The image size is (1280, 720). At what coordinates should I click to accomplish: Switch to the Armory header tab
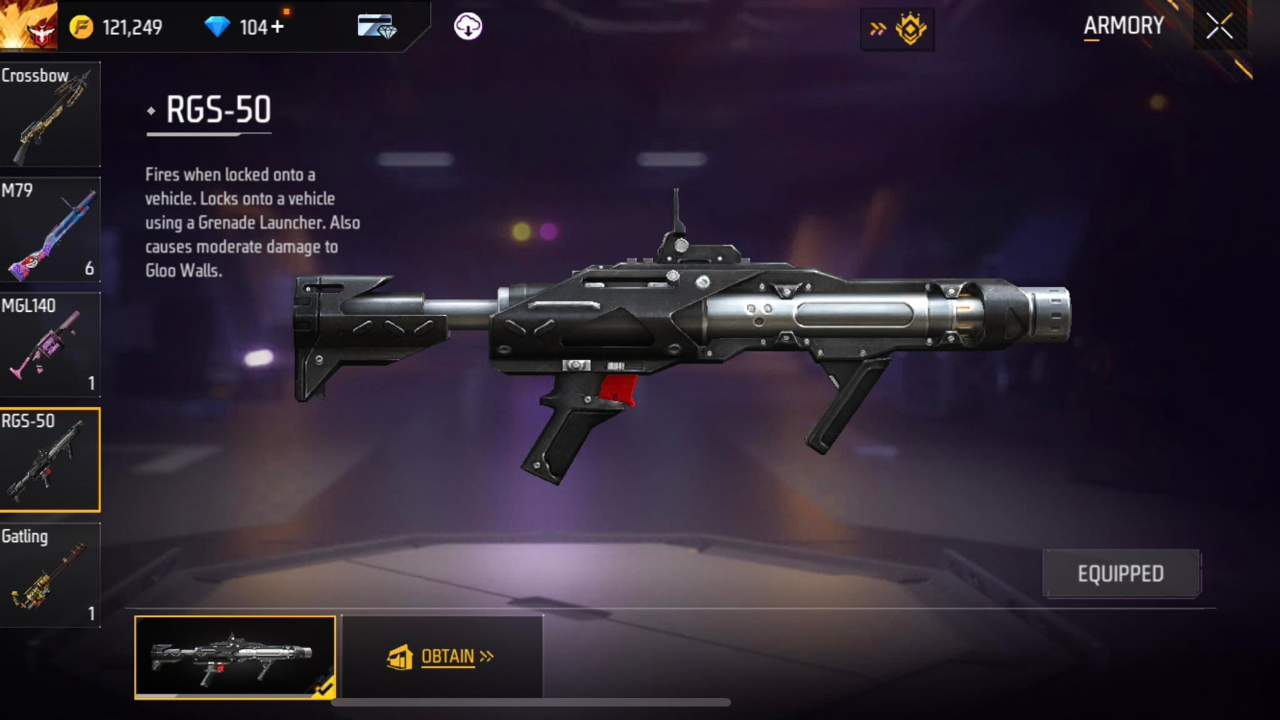1123,26
